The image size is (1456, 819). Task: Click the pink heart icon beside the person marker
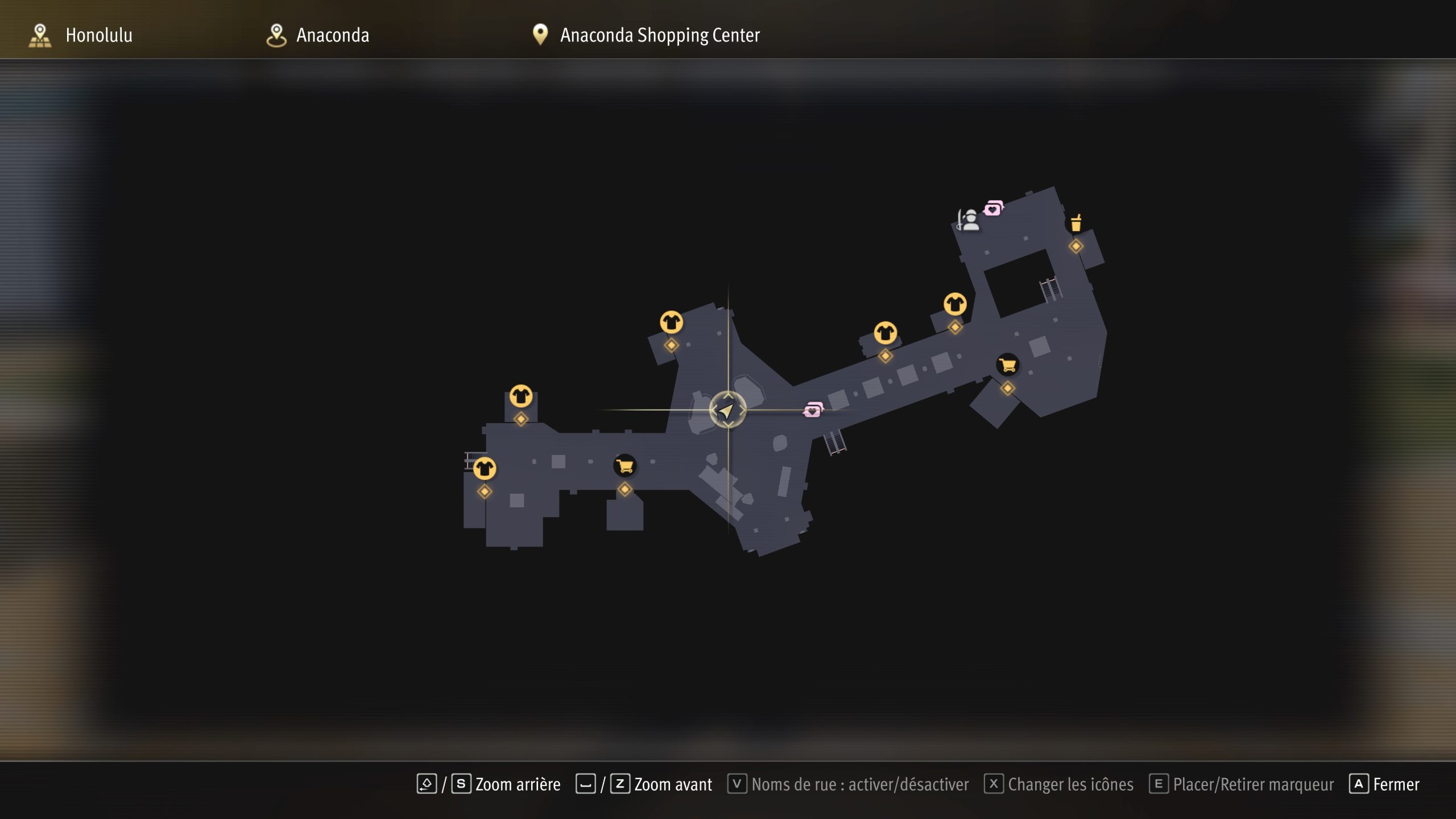994,208
